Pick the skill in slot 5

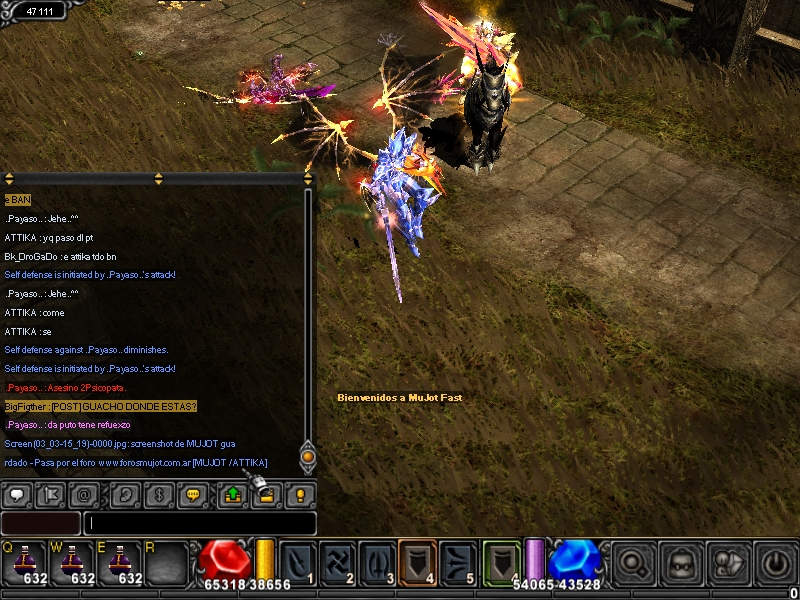(456, 561)
